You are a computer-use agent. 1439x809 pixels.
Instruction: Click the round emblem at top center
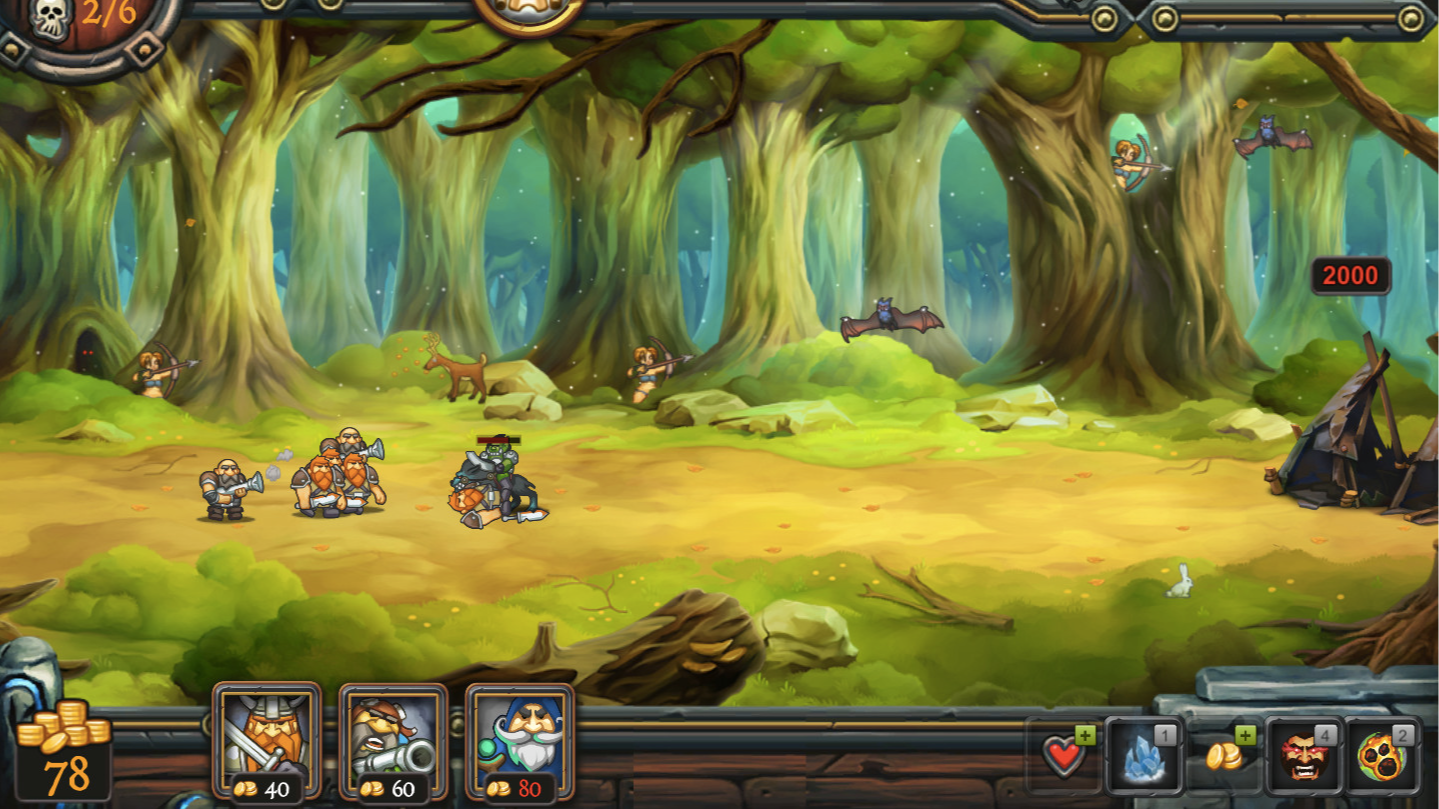tap(529, 12)
